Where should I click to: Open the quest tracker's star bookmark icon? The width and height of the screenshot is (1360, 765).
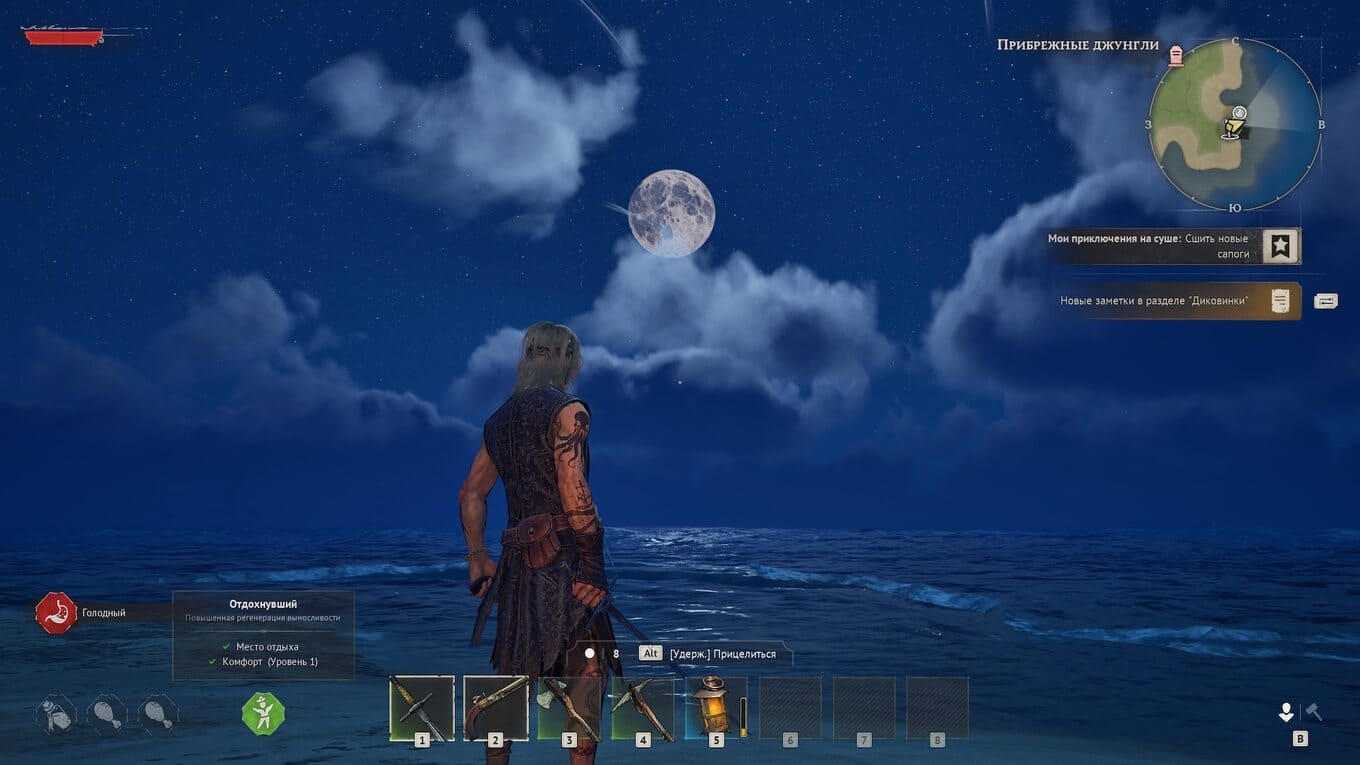1280,246
